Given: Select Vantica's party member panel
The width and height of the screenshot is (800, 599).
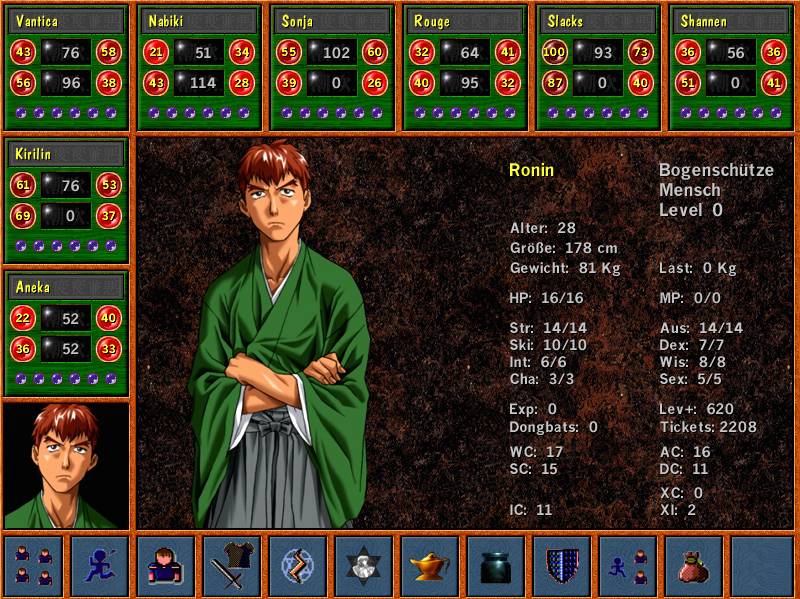Looking at the screenshot, I should (66, 67).
